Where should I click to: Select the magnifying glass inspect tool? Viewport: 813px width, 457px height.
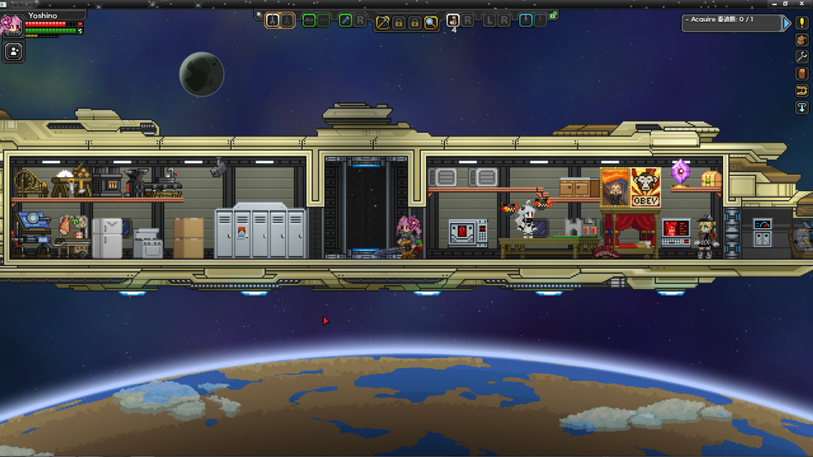431,21
